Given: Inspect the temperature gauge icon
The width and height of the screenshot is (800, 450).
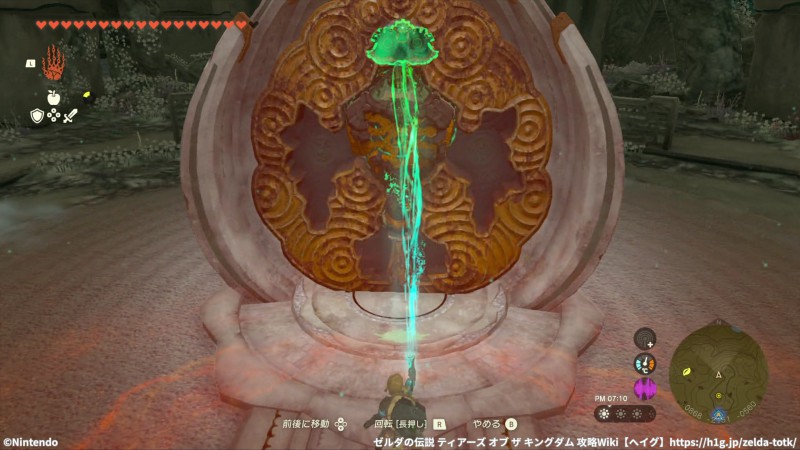Looking at the screenshot, I should (645, 364).
